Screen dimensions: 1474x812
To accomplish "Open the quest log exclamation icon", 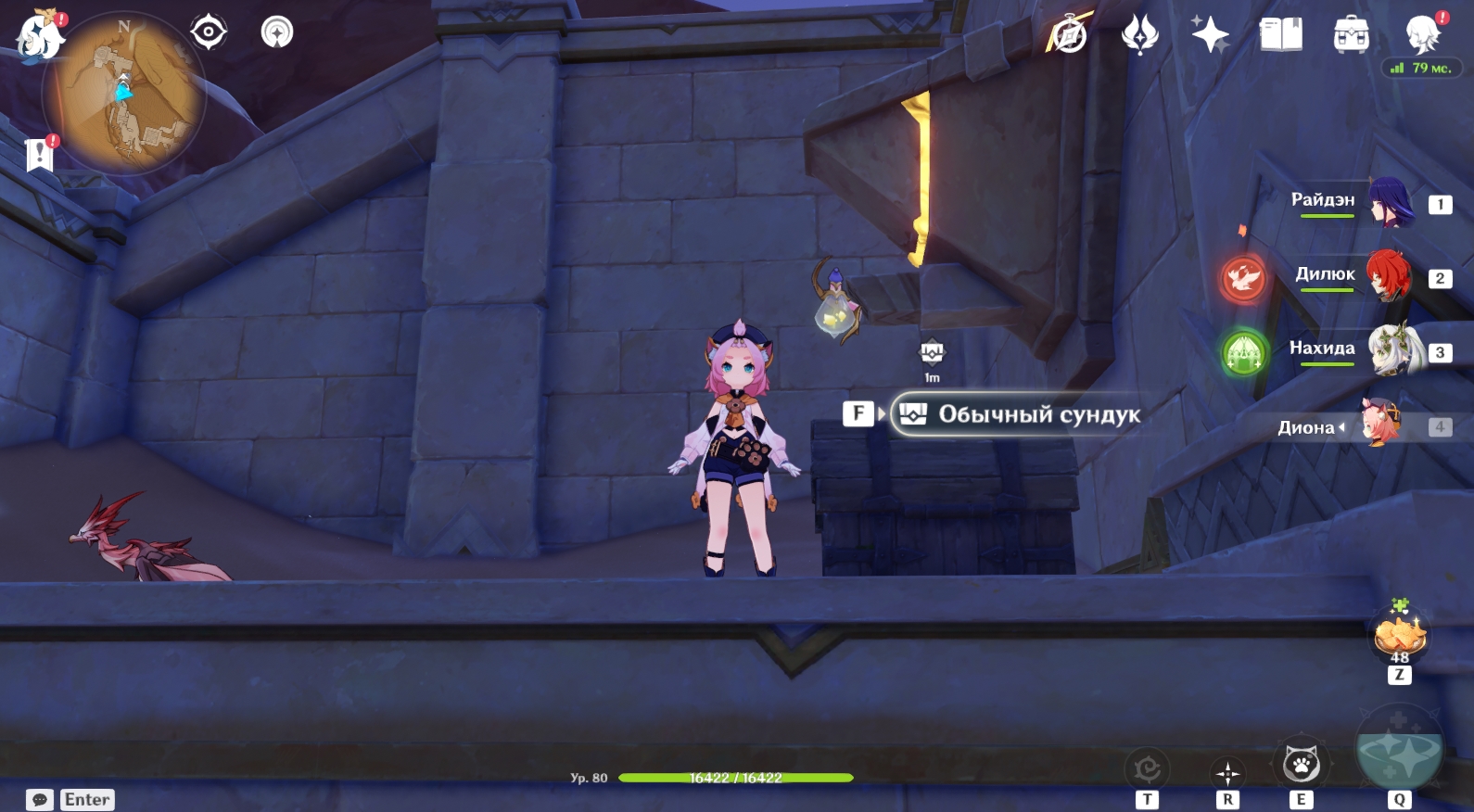I will [40, 155].
